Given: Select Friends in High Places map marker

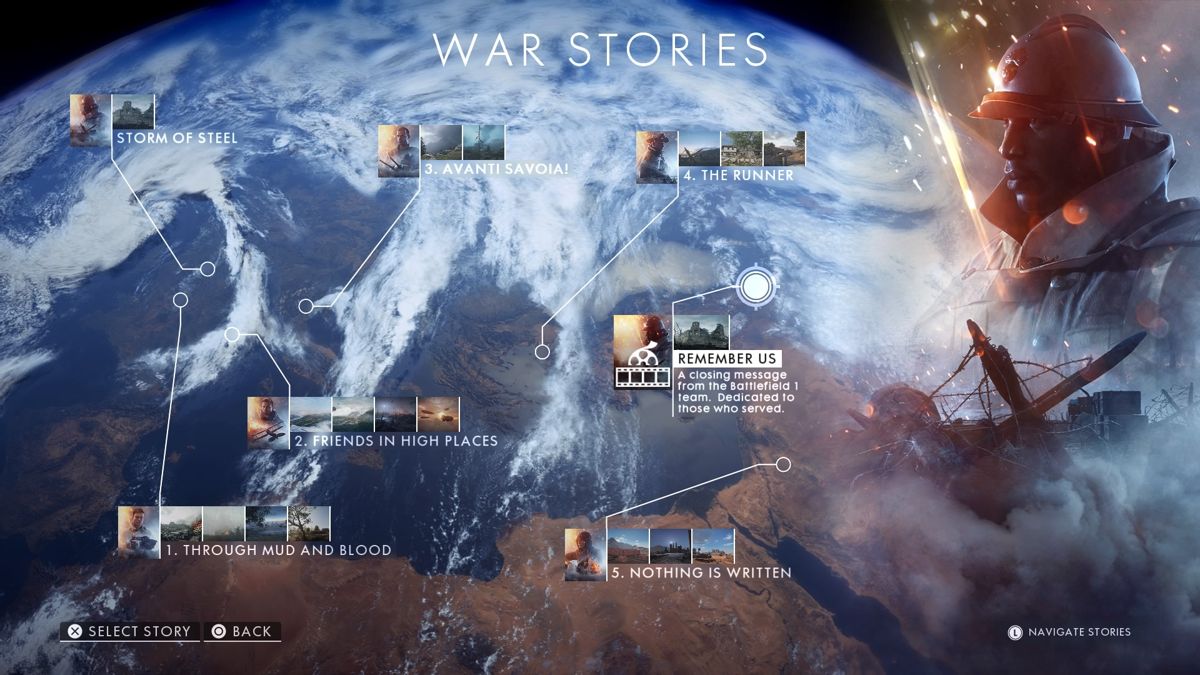Looking at the screenshot, I should (x=232, y=335).
